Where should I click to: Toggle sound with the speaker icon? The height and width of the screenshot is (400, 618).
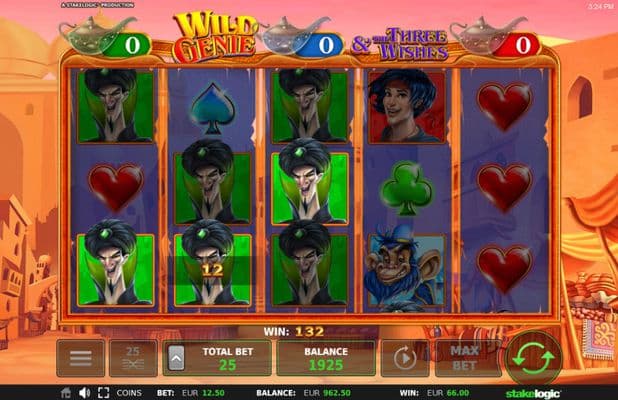coord(84,393)
